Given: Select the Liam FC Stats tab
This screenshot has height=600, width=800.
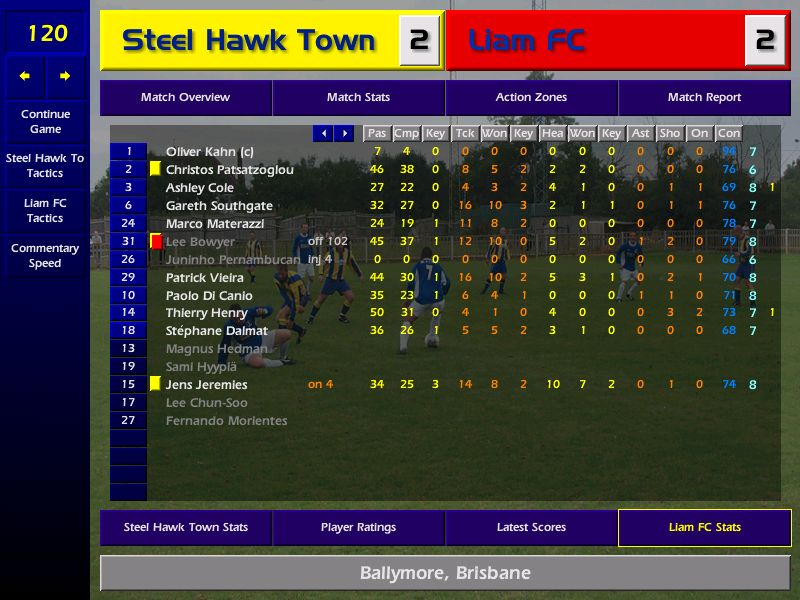Looking at the screenshot, I should pos(704,527).
